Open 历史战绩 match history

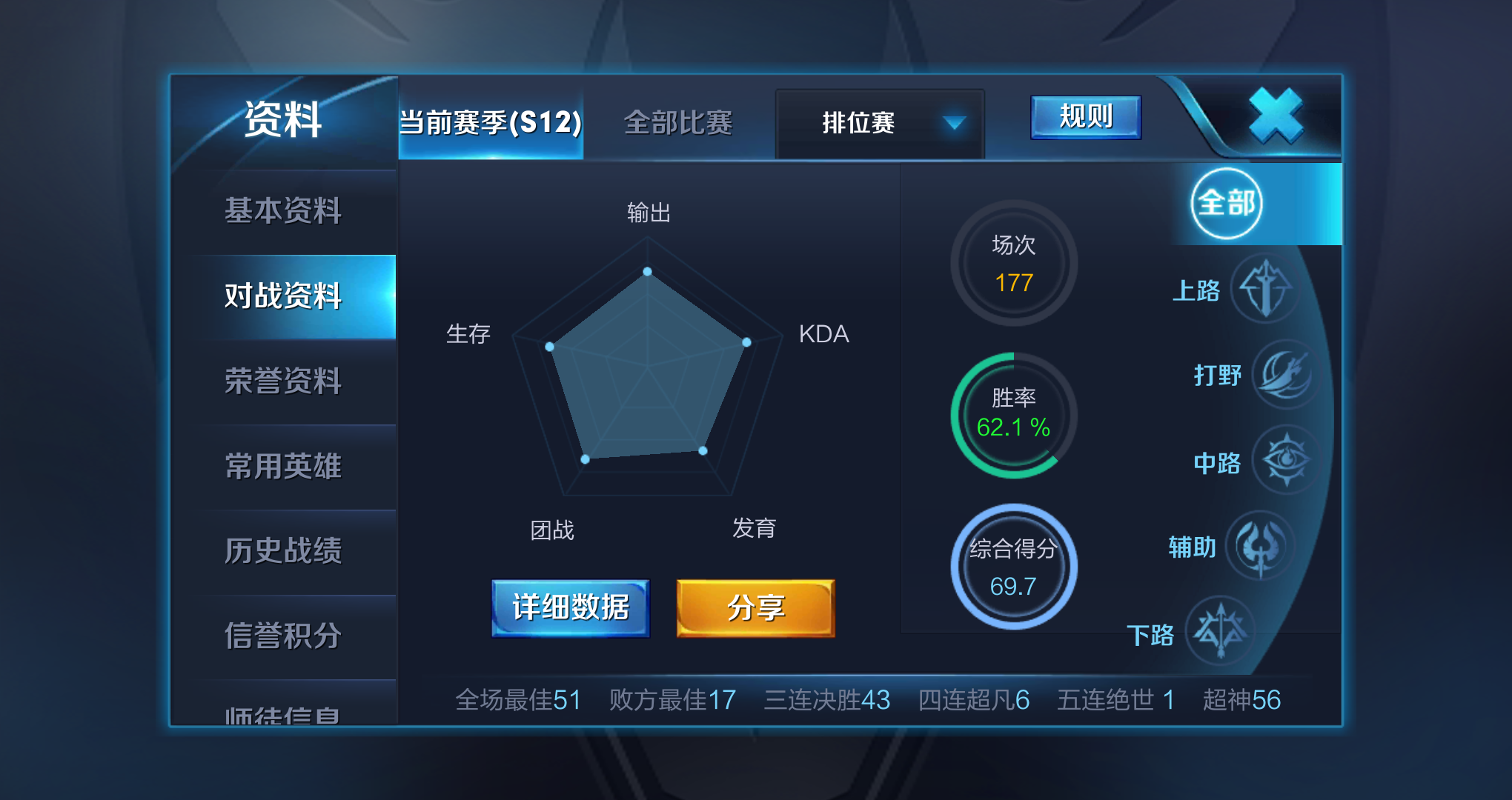283,551
